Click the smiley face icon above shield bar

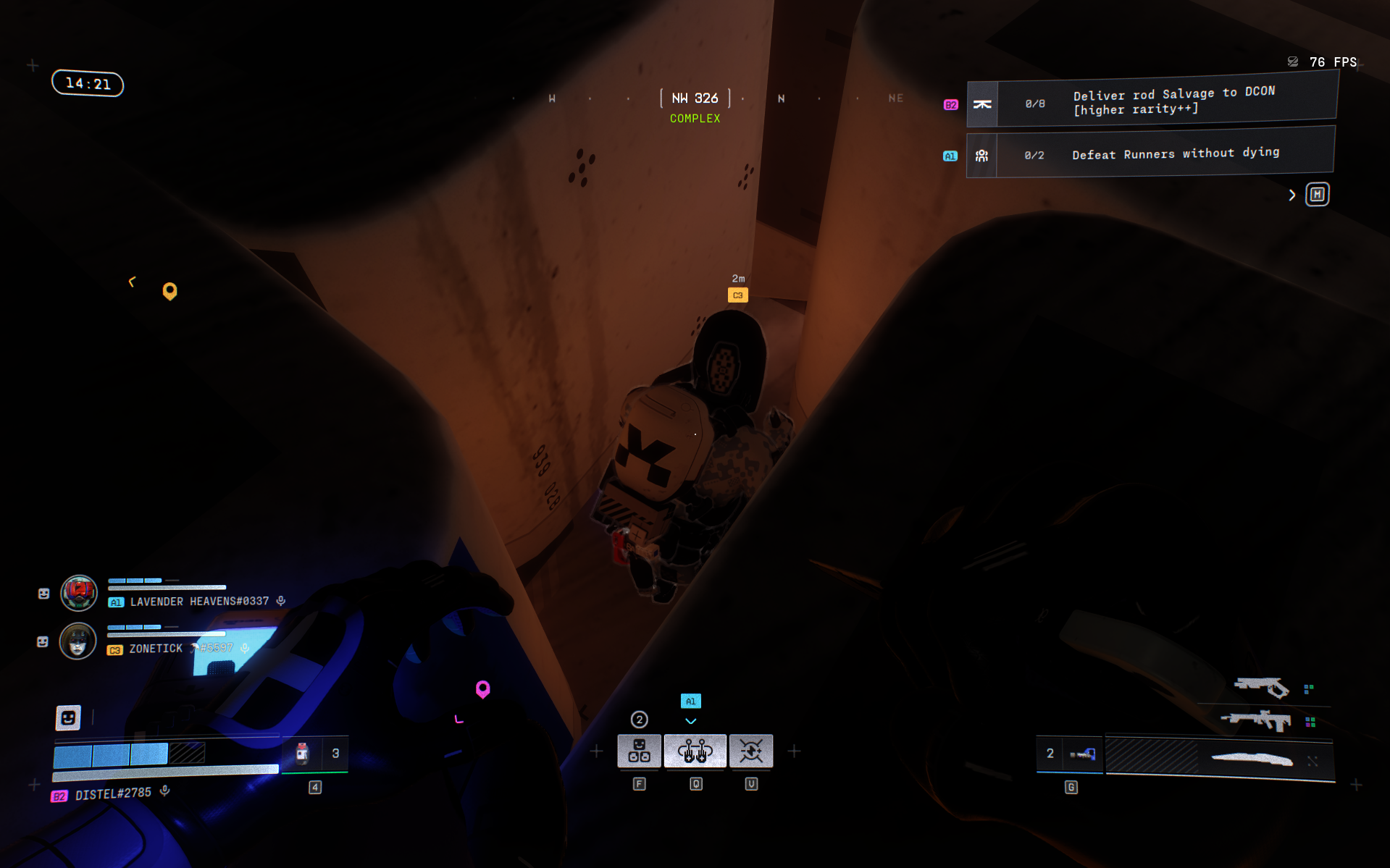click(x=68, y=717)
